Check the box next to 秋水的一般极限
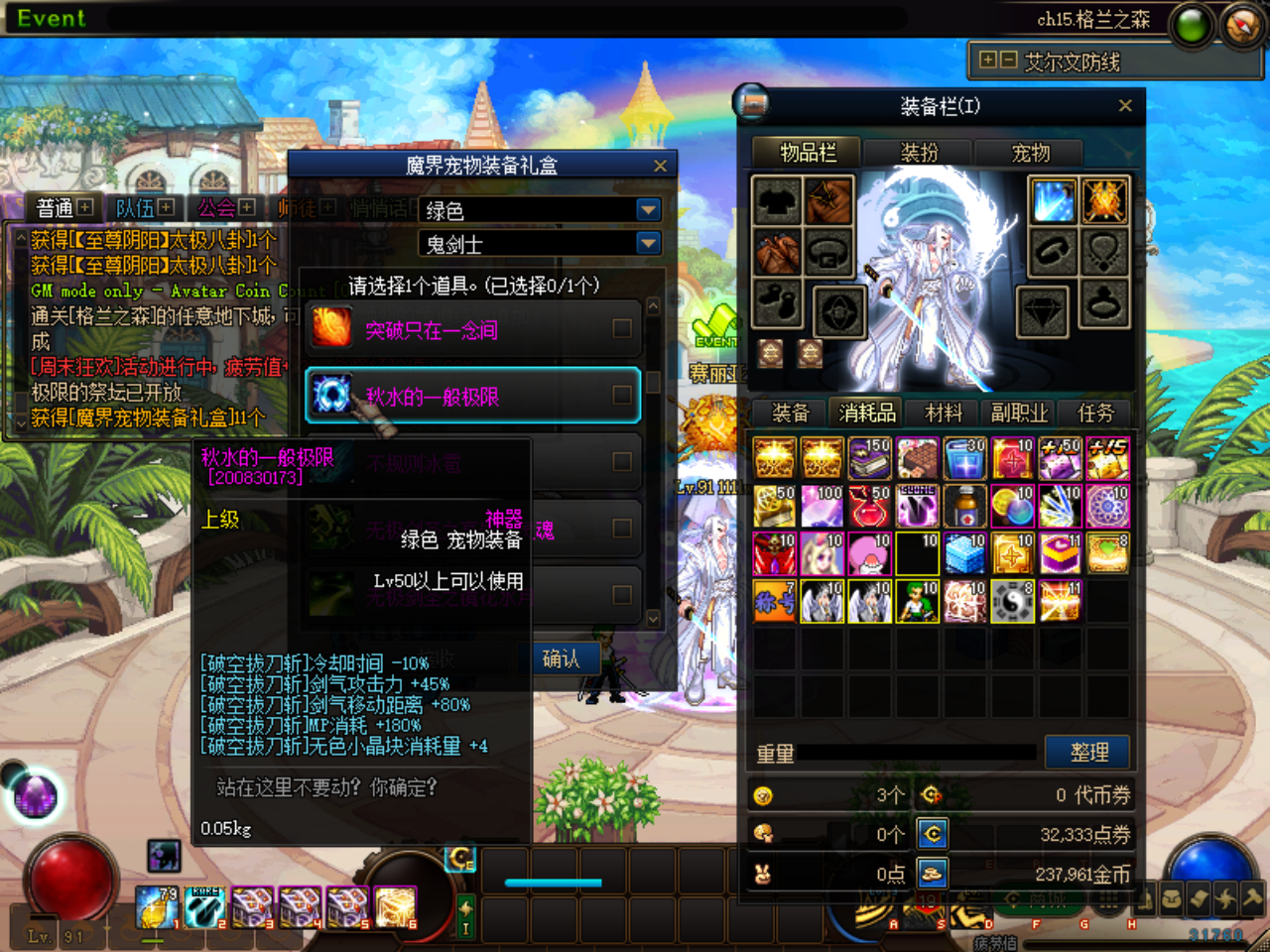1270x952 pixels. click(x=622, y=394)
